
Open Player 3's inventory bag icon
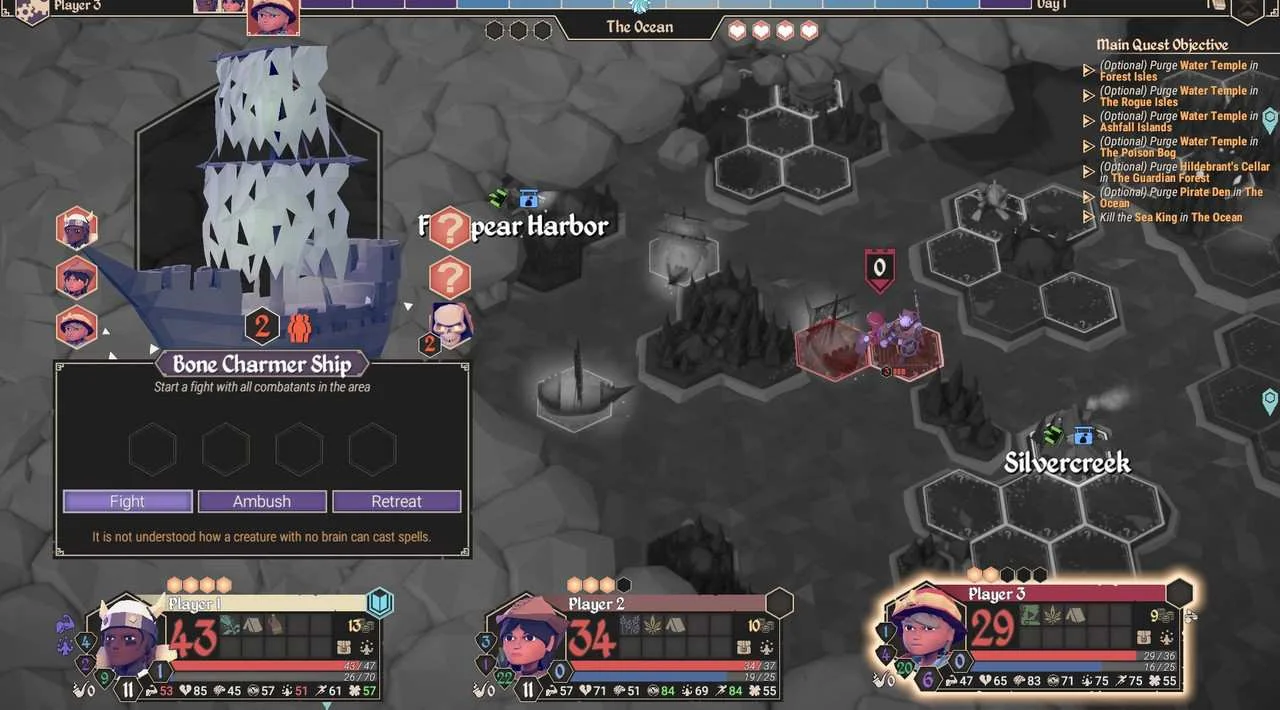[1144, 638]
